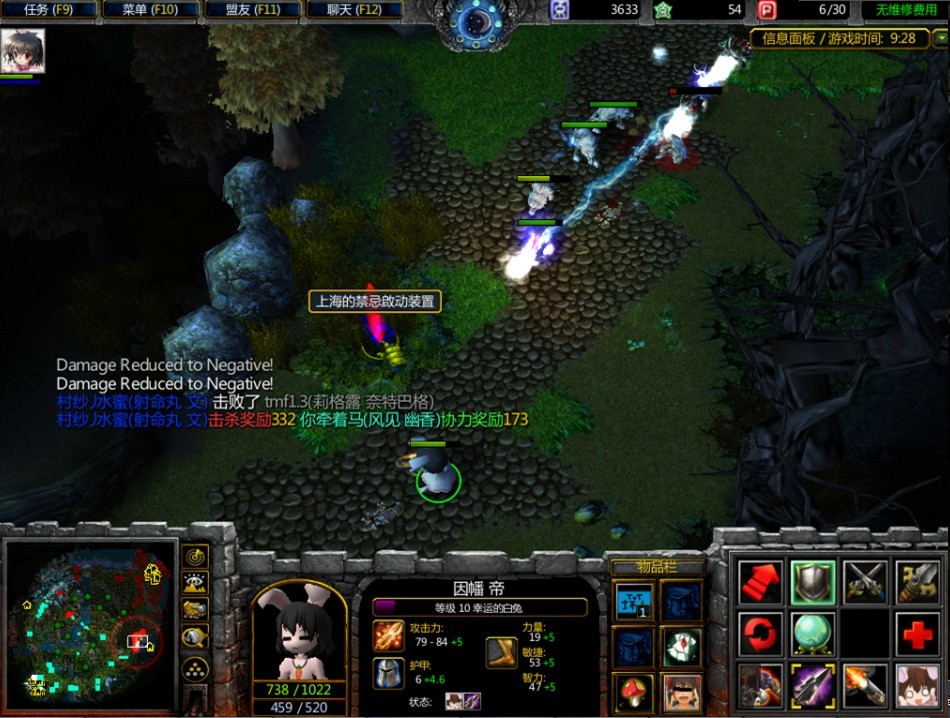Select the crossed swords attack command

pyautogui.click(x=865, y=582)
